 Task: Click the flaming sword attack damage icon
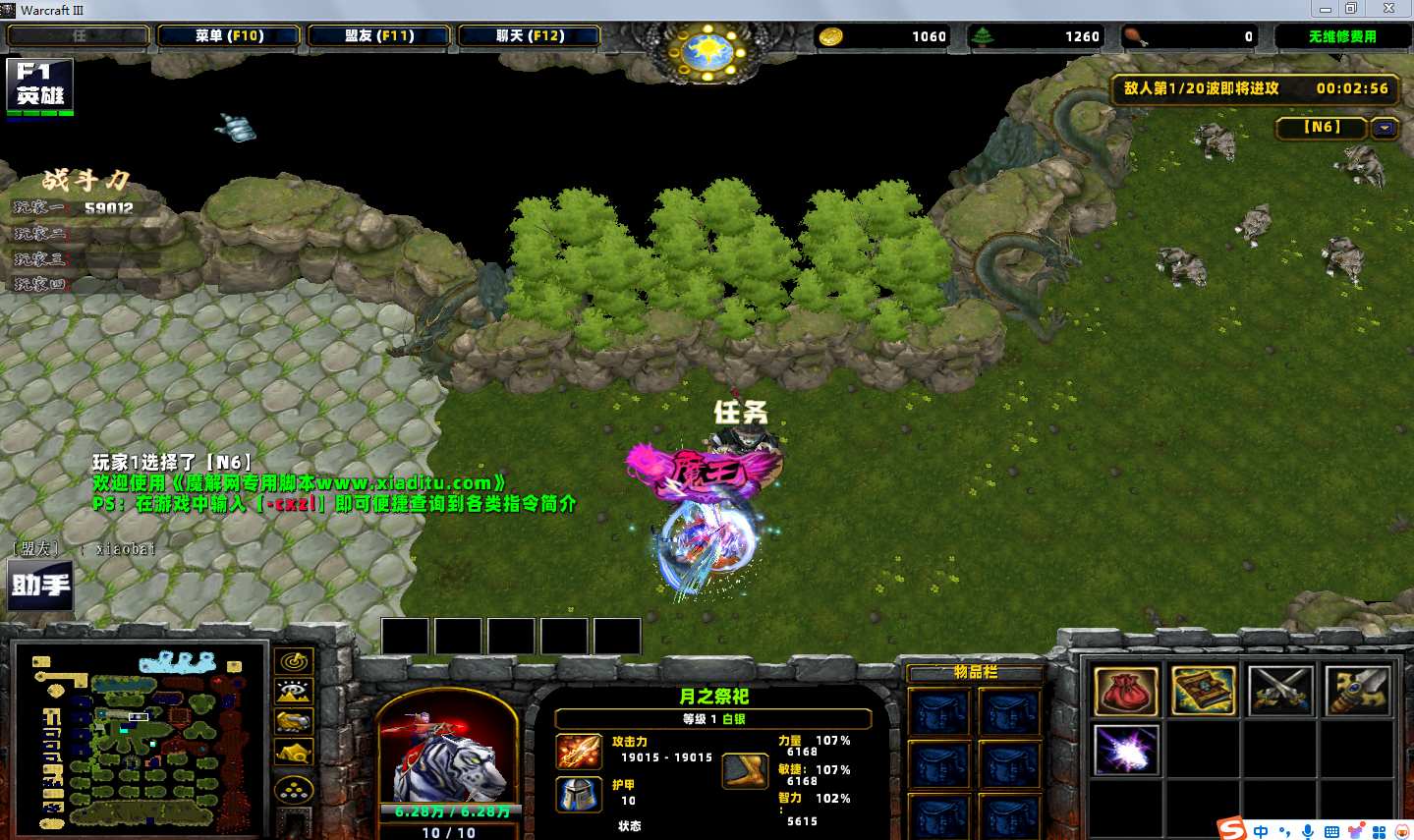click(579, 752)
